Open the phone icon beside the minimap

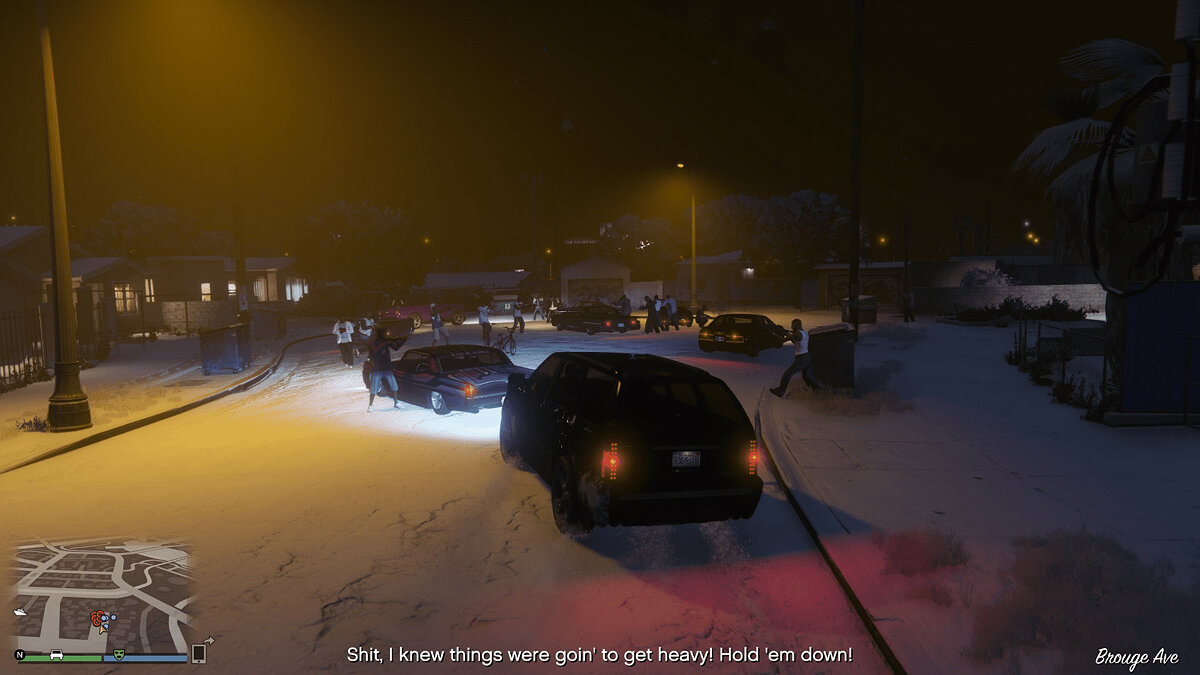pos(199,653)
